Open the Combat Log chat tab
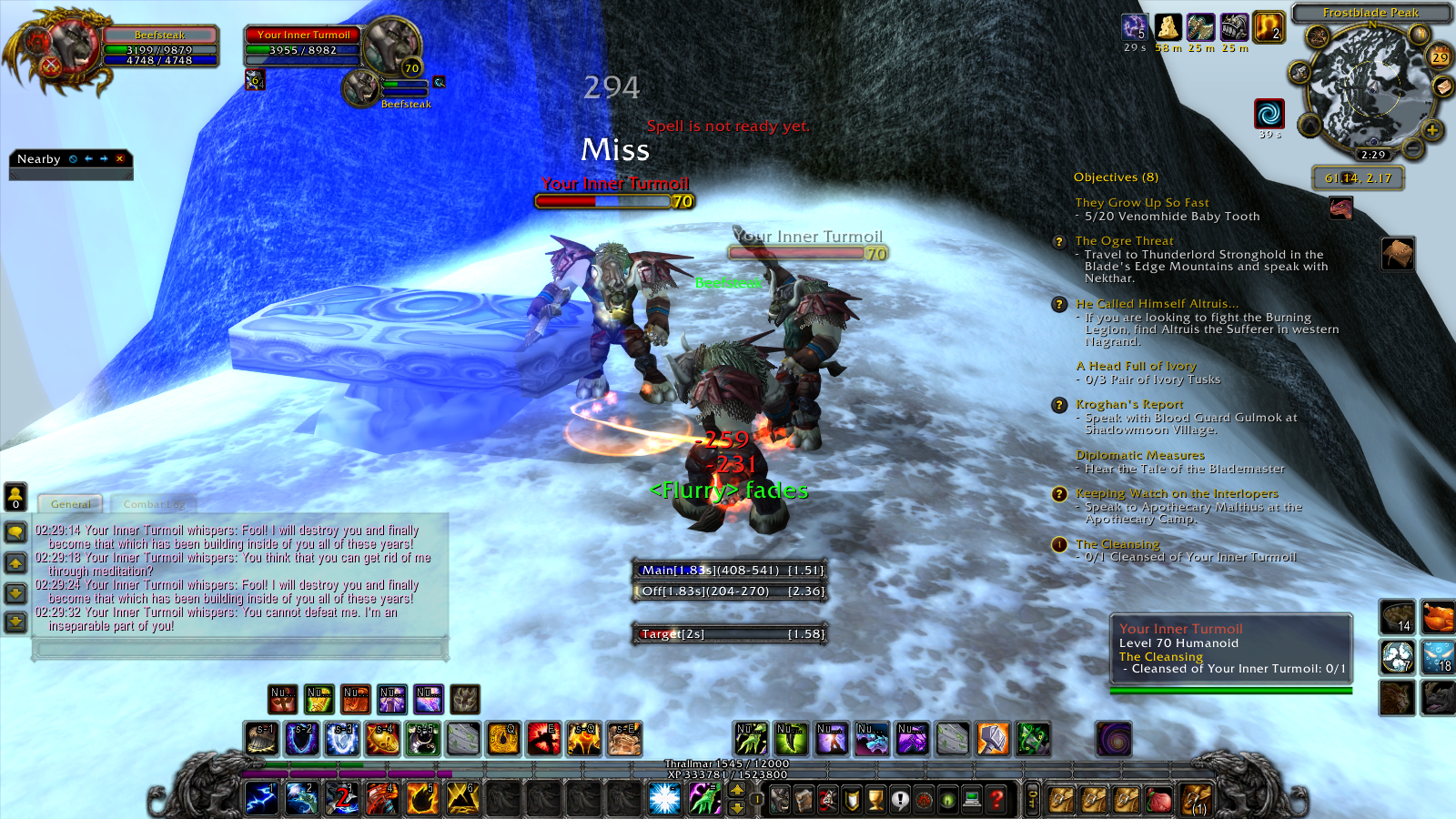Viewport: 1456px width, 819px height. click(154, 504)
